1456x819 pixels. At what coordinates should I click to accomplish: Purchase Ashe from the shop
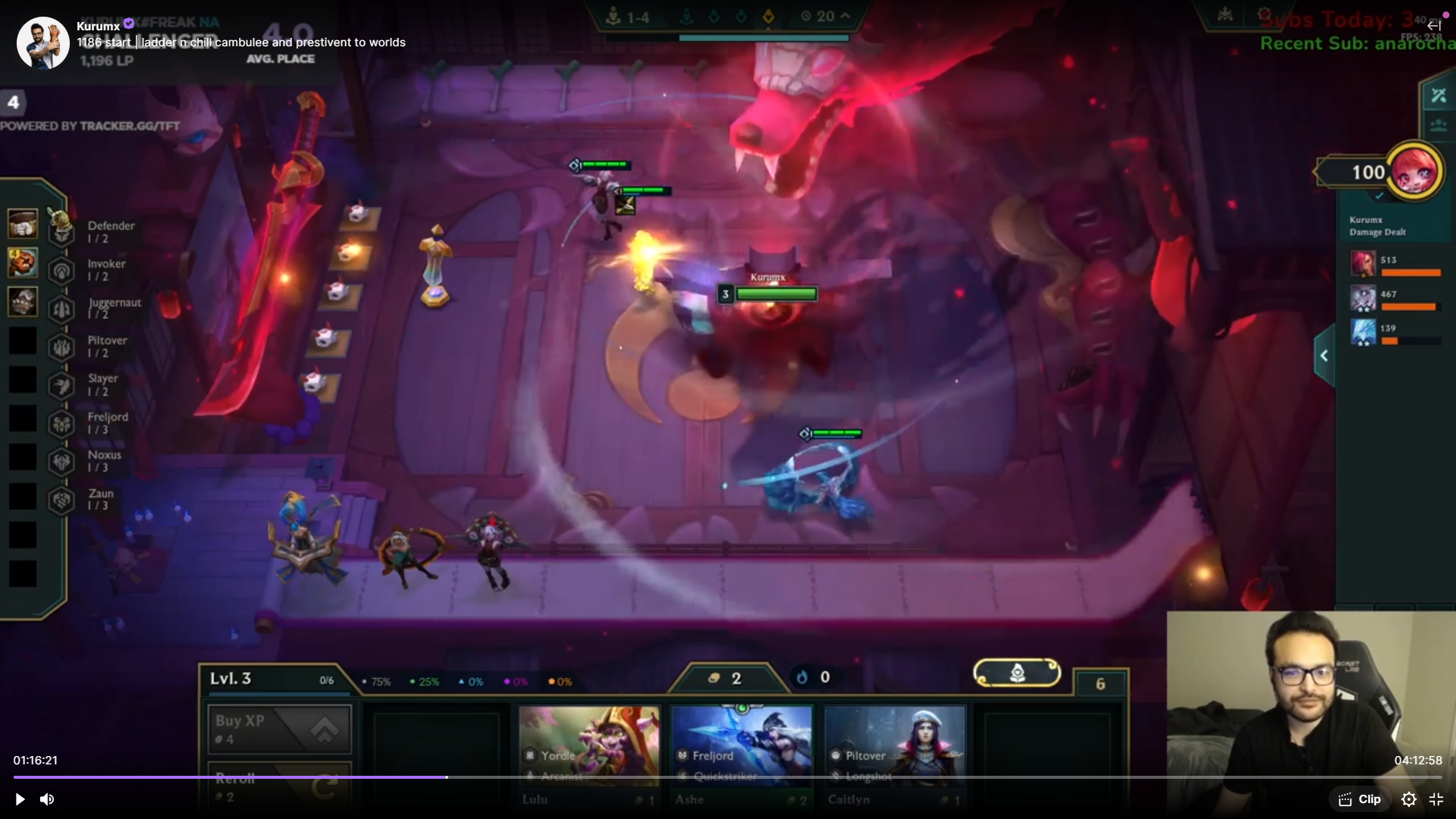742,755
